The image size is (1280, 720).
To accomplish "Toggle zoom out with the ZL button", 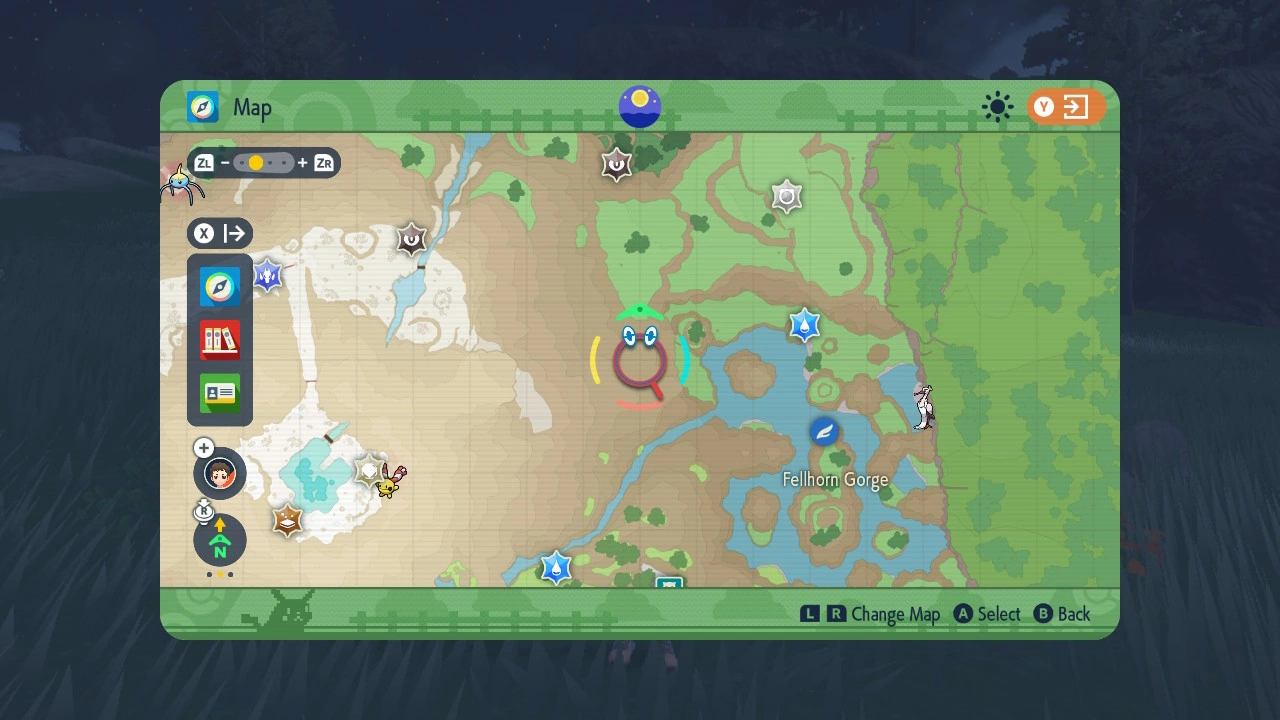I will 204,162.
